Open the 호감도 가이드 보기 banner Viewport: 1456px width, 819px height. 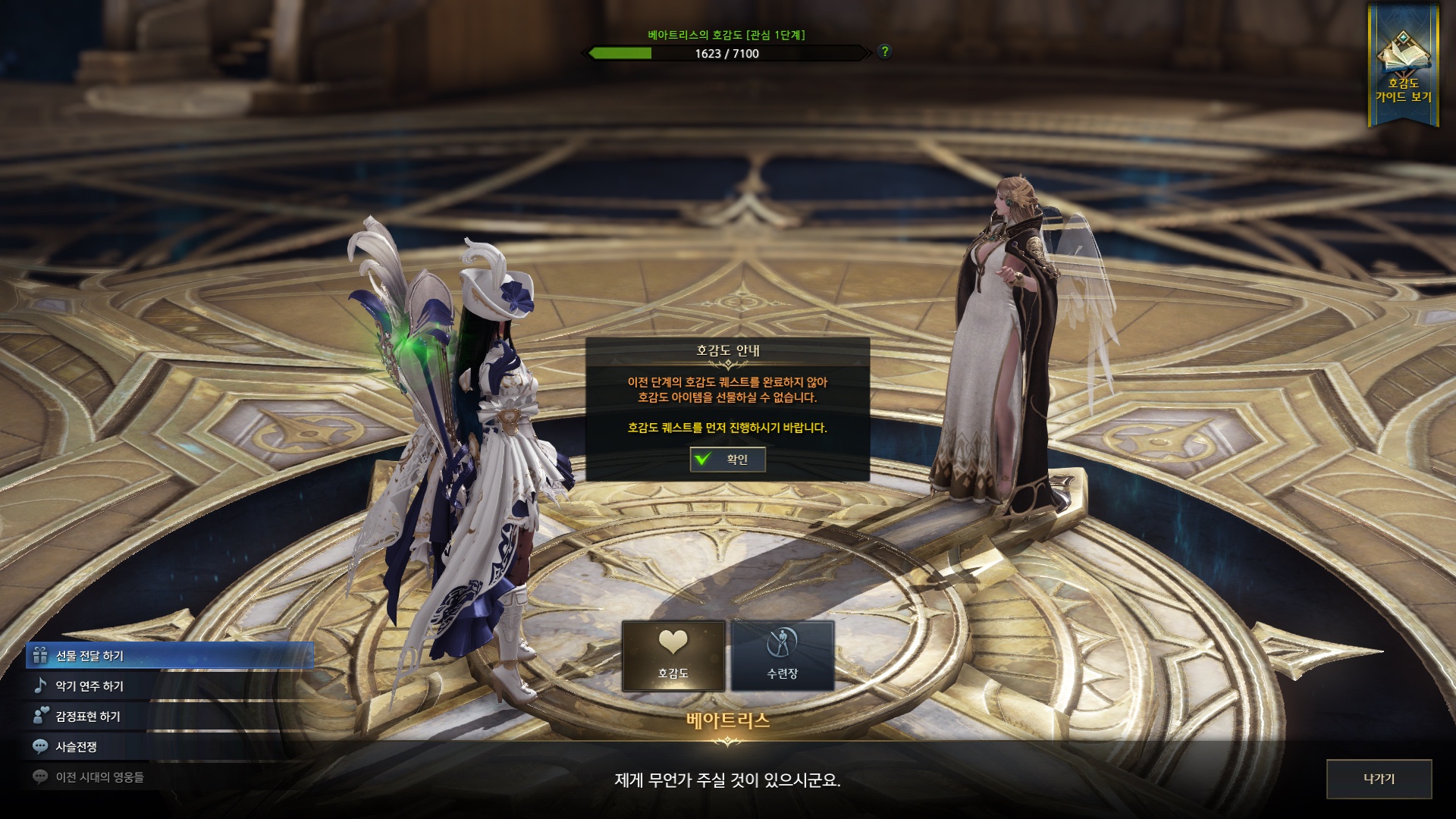tap(1403, 67)
